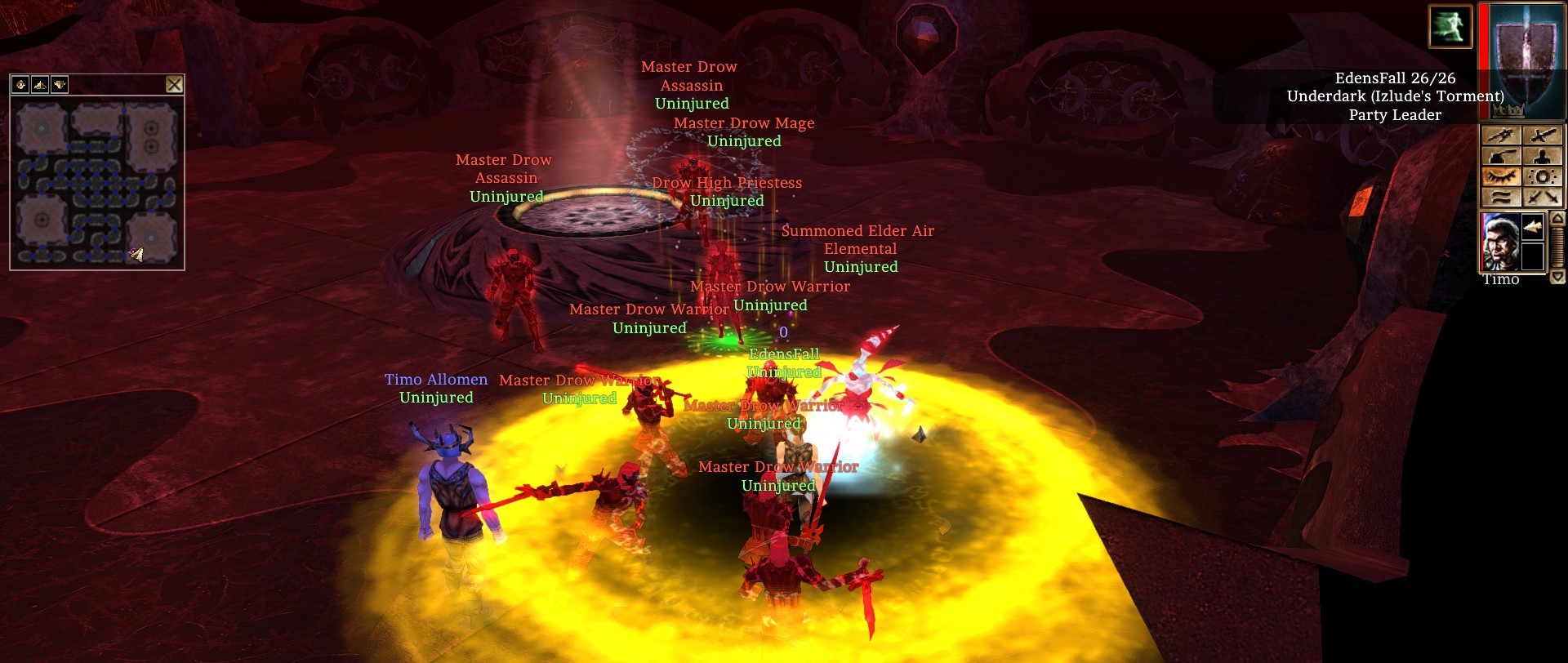Screen dimensions: 1568x663
Task: Click the wavy lines panel button
Action: (x=1501, y=197)
